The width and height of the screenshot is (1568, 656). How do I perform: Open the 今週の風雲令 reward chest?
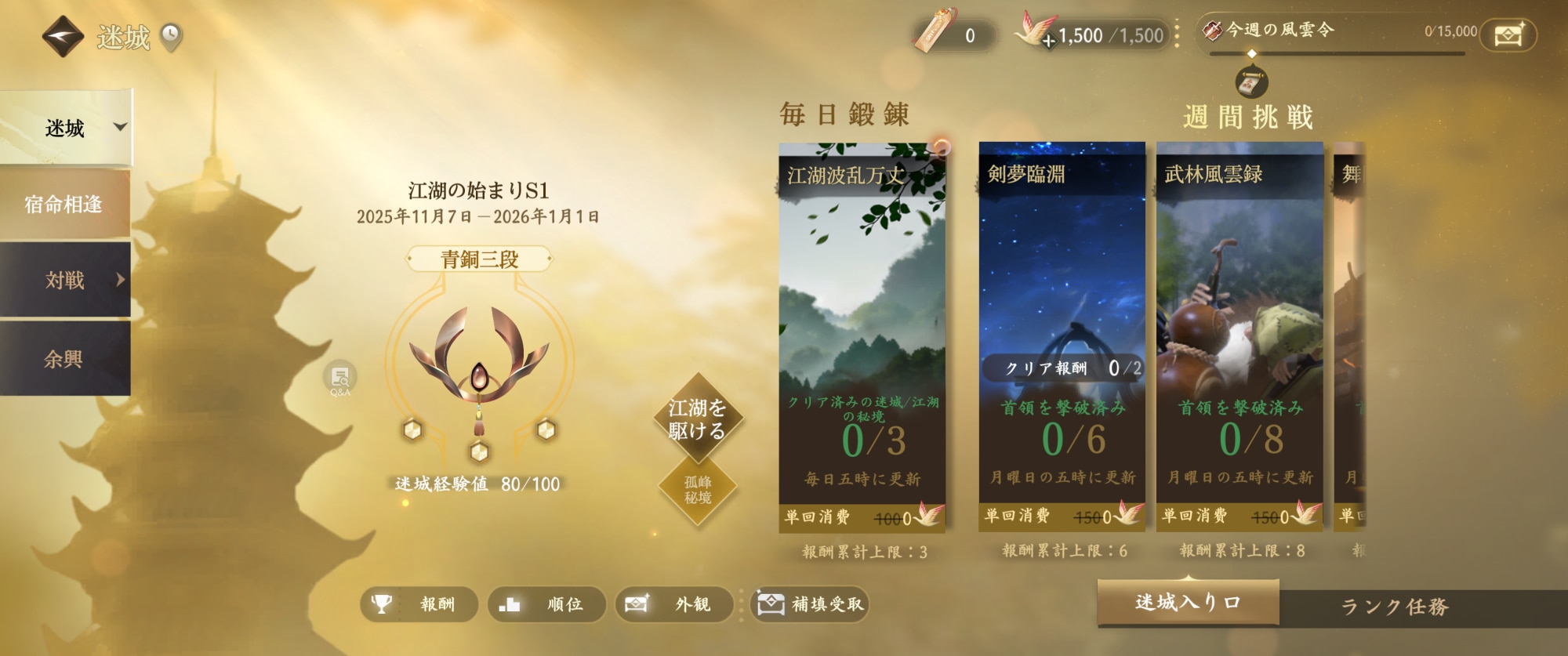[1508, 35]
